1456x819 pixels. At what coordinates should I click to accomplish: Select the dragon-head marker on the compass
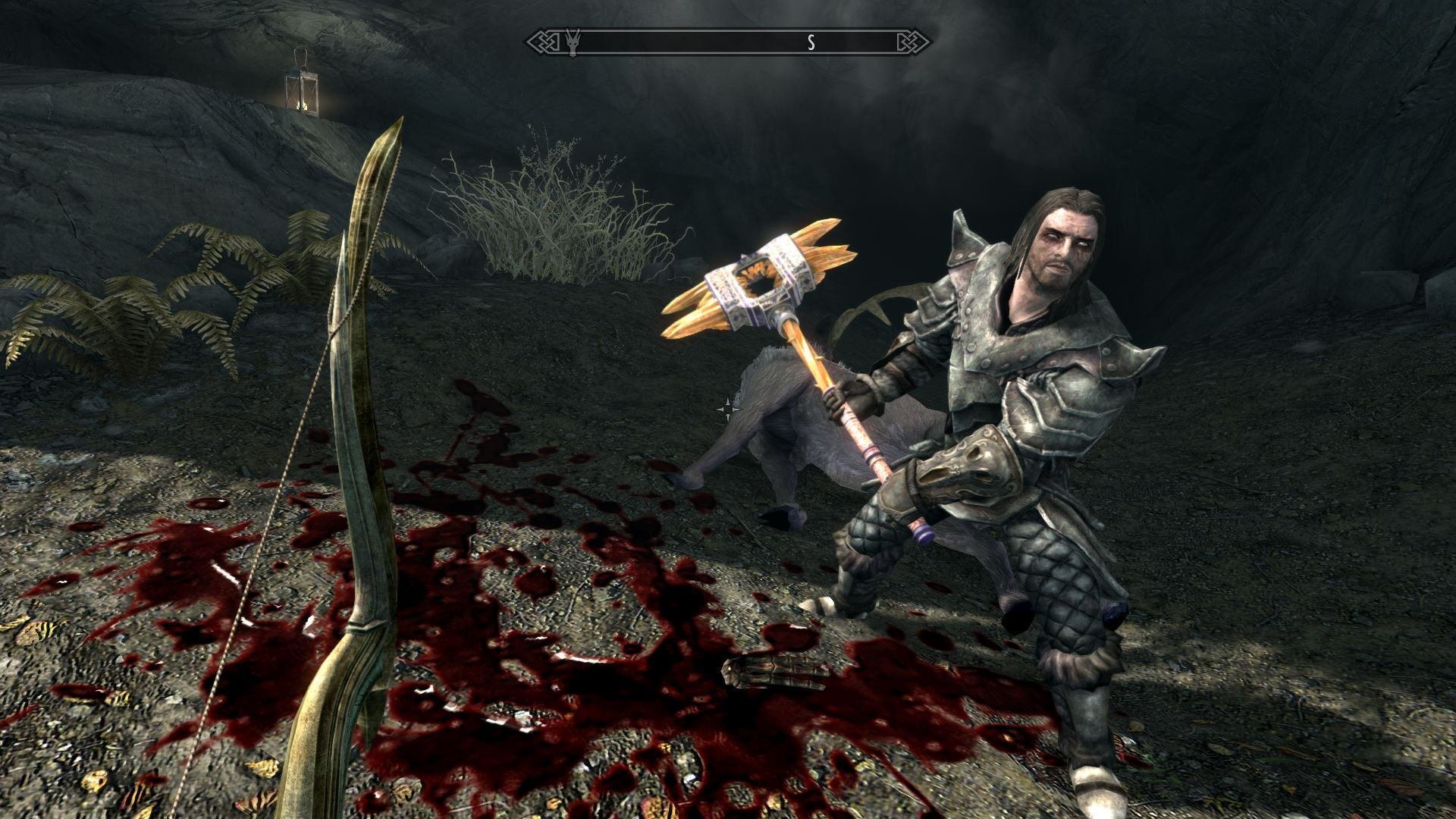coord(573,42)
